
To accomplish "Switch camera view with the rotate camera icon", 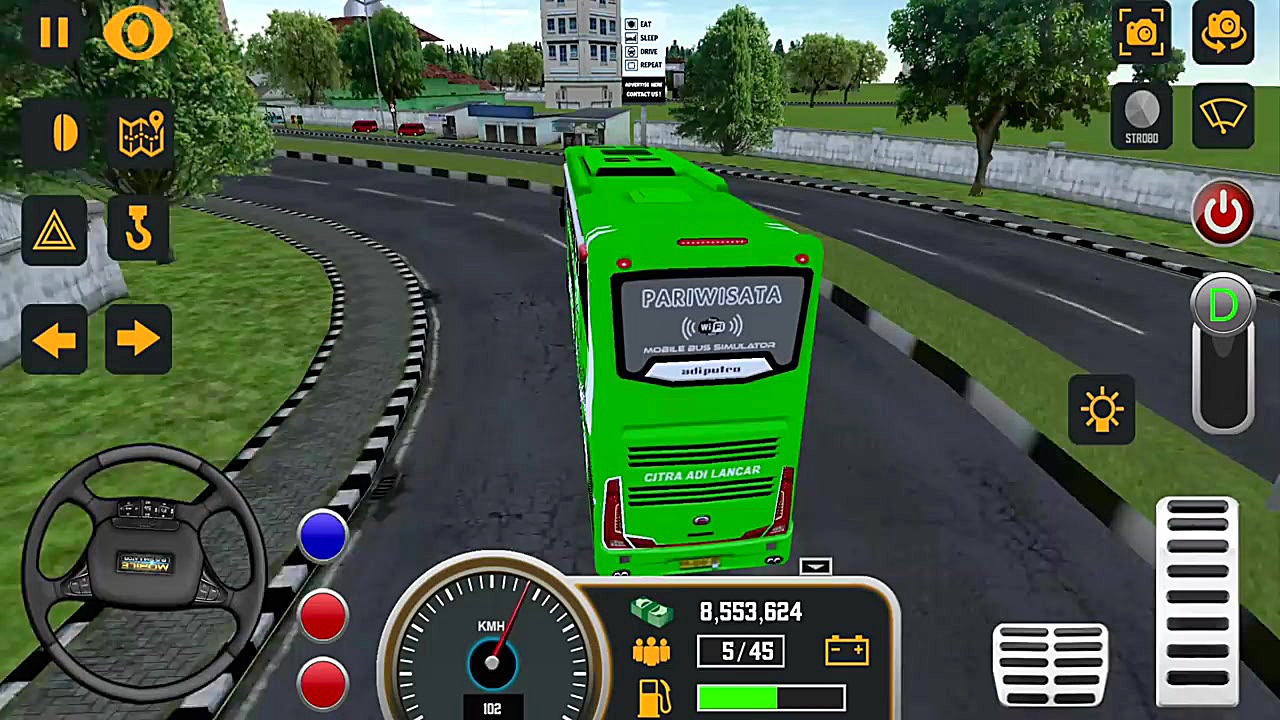I will coord(1223,31).
